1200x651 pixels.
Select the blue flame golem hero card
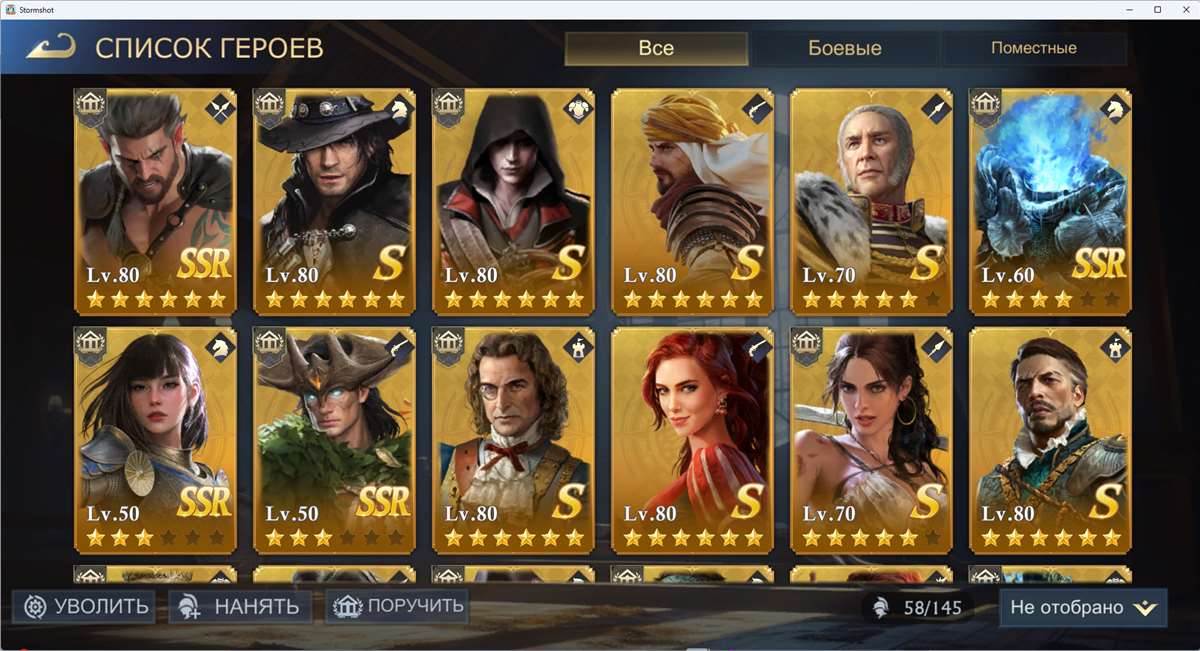click(x=1051, y=200)
